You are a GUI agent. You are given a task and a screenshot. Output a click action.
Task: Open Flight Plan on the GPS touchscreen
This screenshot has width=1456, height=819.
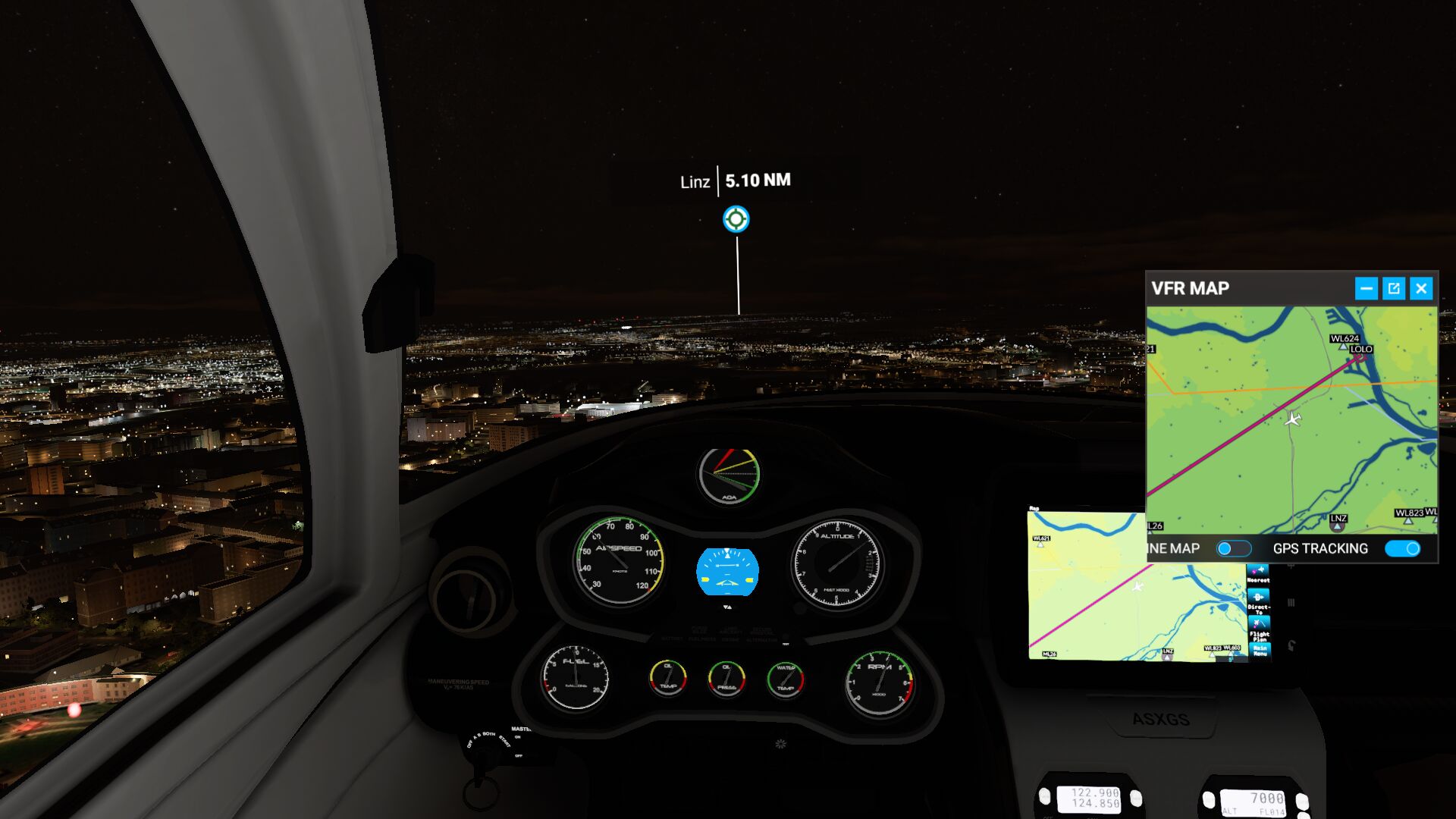1259,629
